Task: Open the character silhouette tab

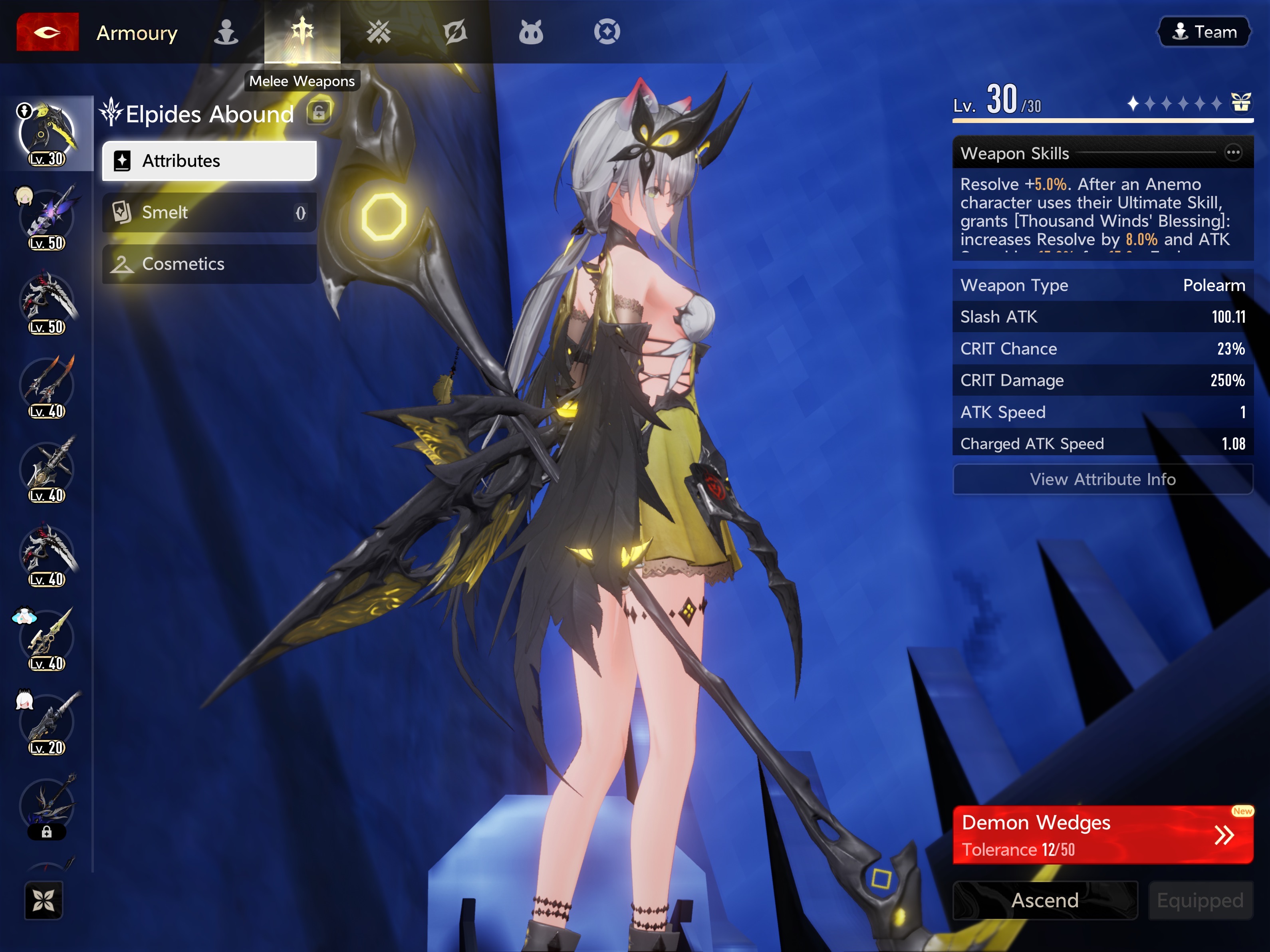Action: click(x=226, y=32)
